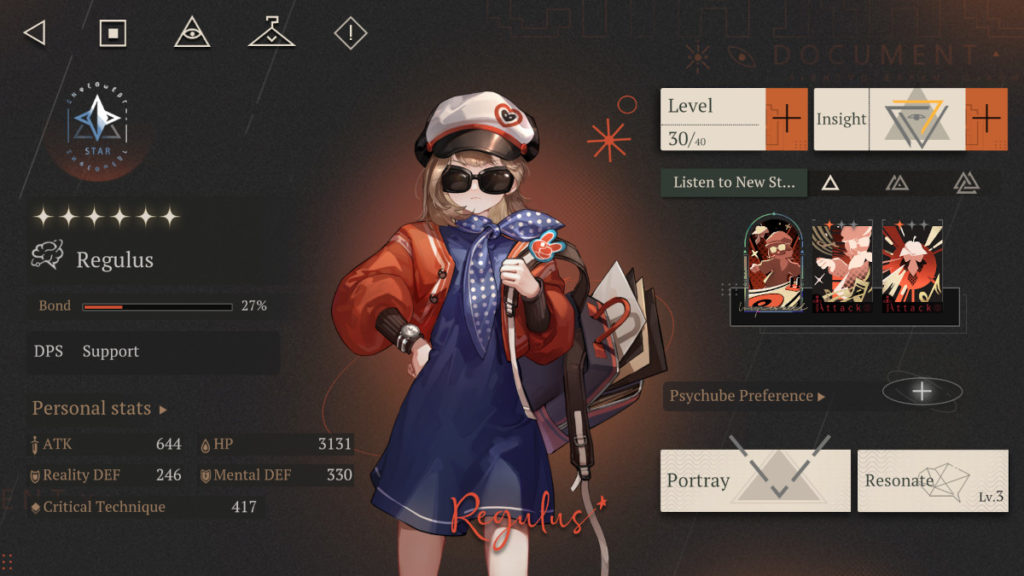Viewport: 1024px width, 576px height.
Task: Open Resonate Lv.3
Action: click(932, 481)
